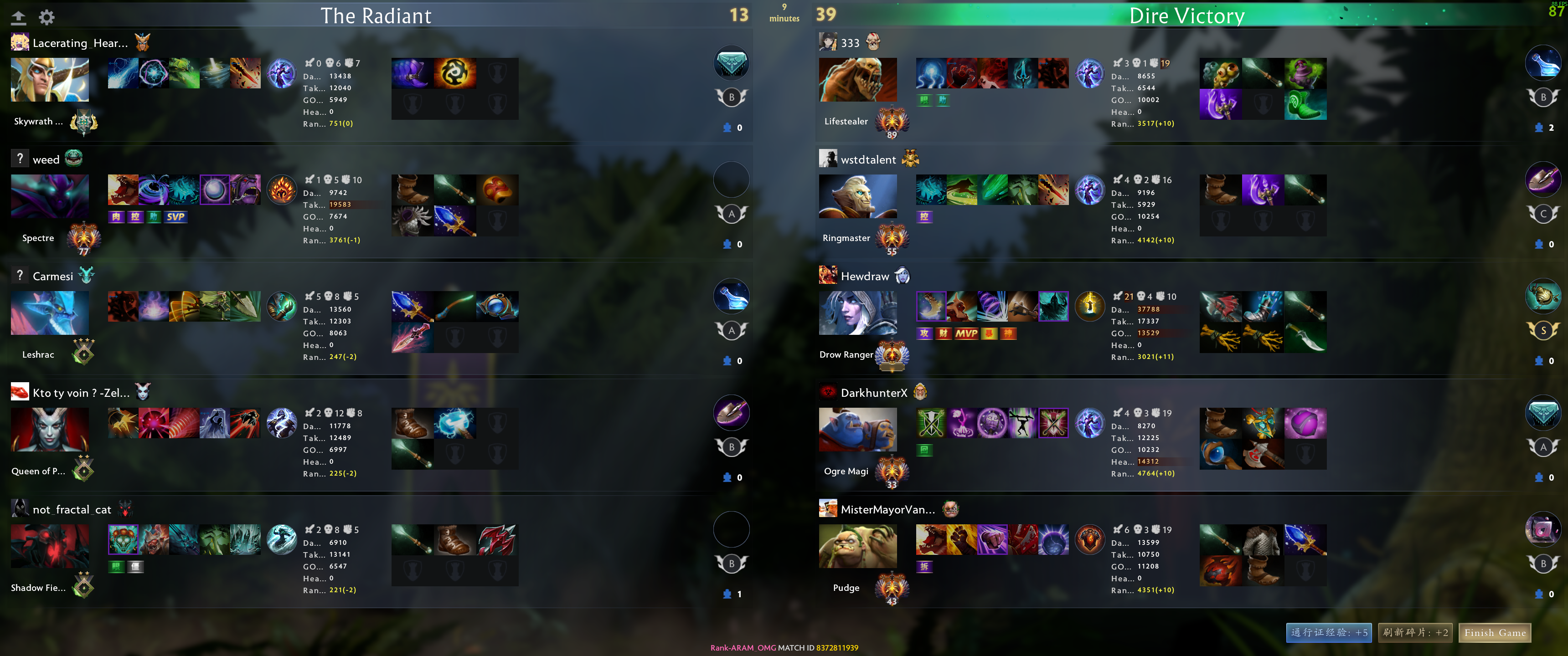This screenshot has height=656, width=1568.
Task: Open DarkhunterX player profile name
Action: tap(873, 393)
